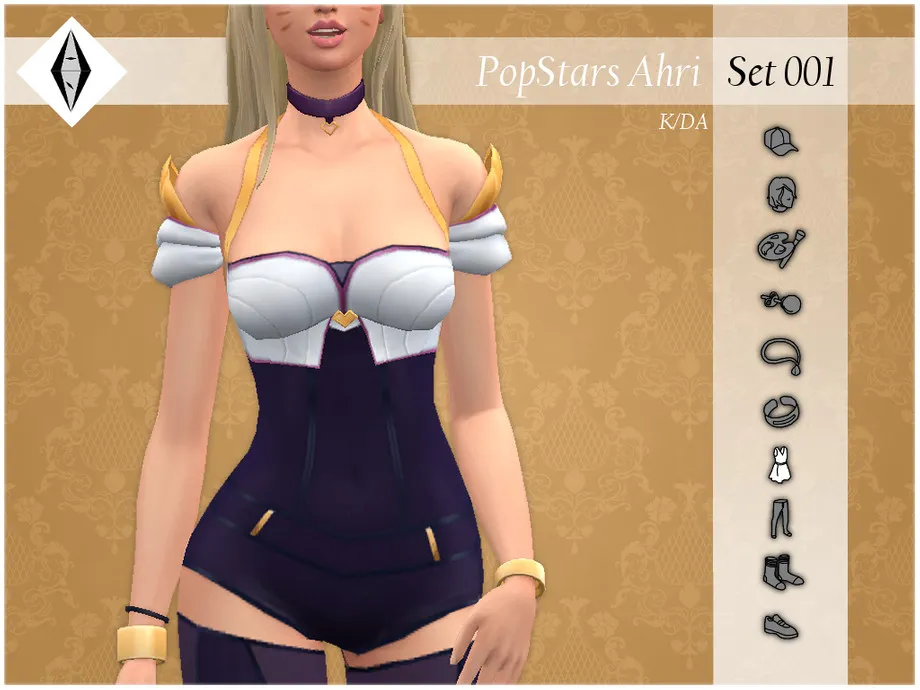Select the baseball cap hats category icon
The height and width of the screenshot is (690, 920).
pos(779,143)
